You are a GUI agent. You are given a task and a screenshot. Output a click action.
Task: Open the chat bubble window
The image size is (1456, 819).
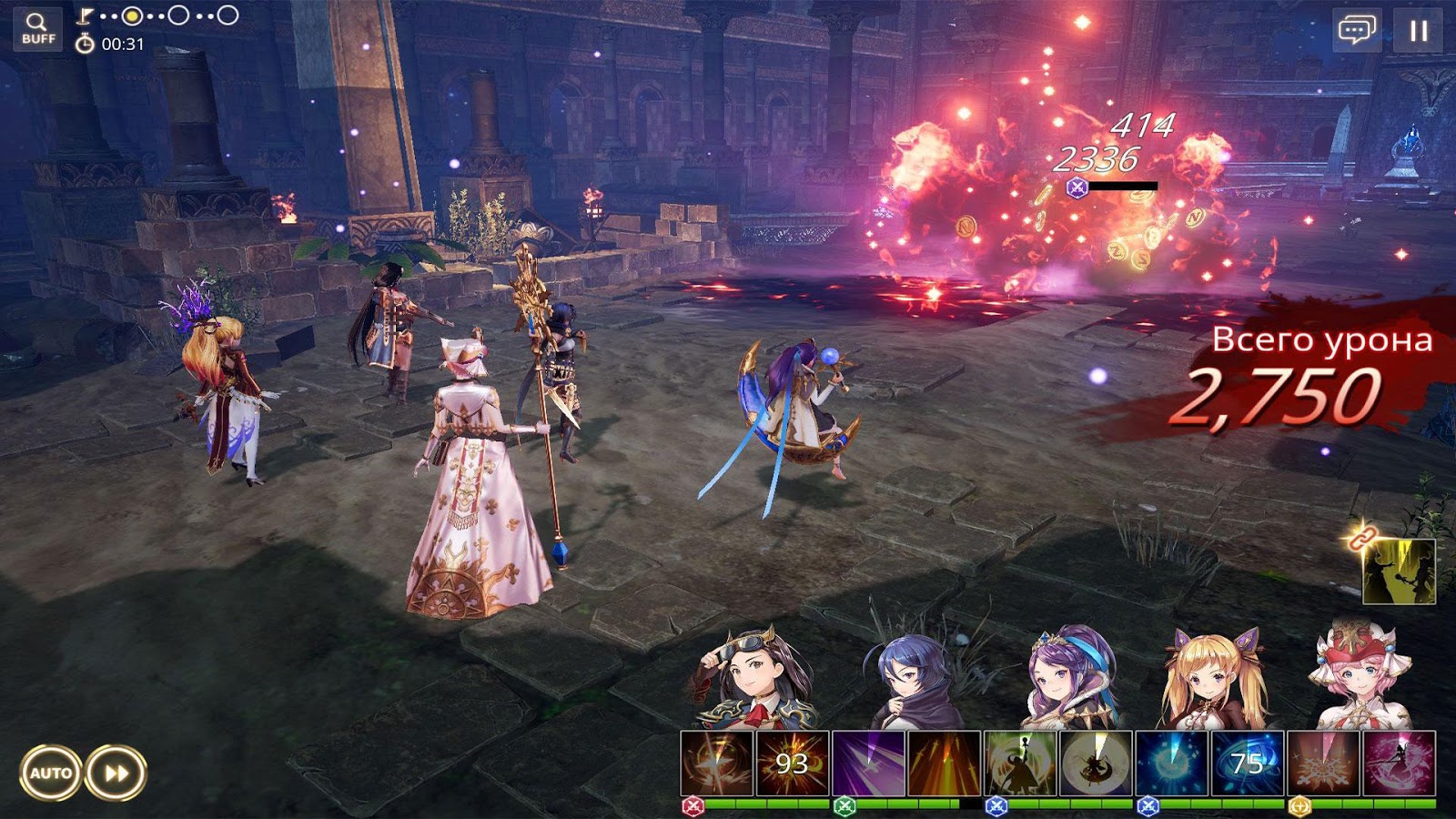1356,31
